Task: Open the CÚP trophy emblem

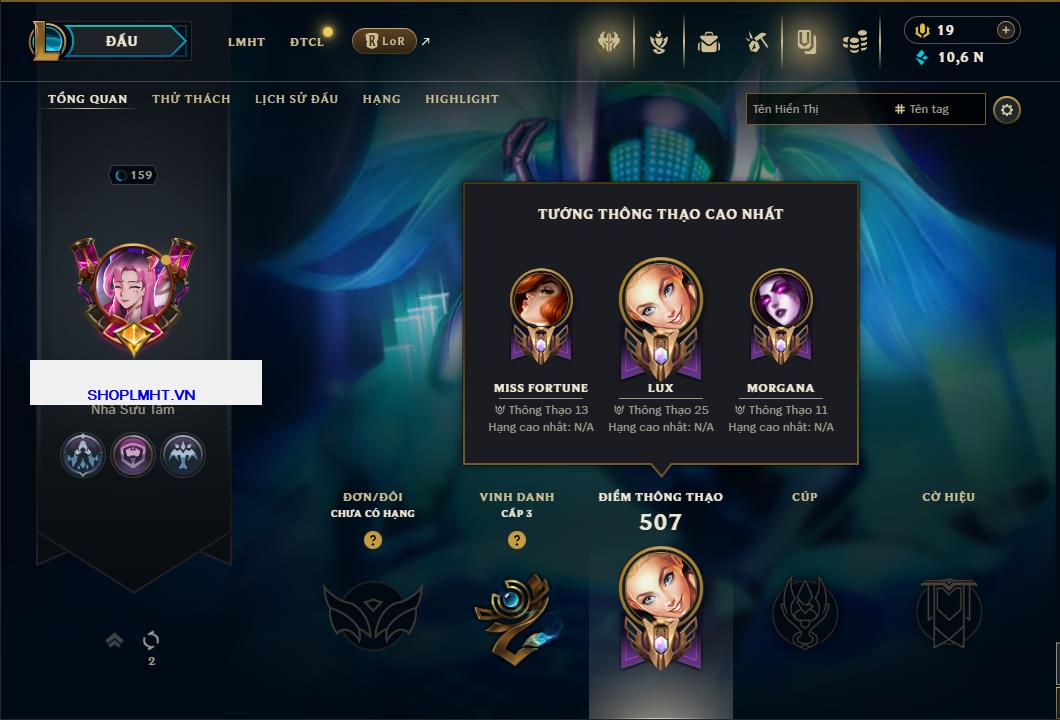Action: tap(804, 612)
